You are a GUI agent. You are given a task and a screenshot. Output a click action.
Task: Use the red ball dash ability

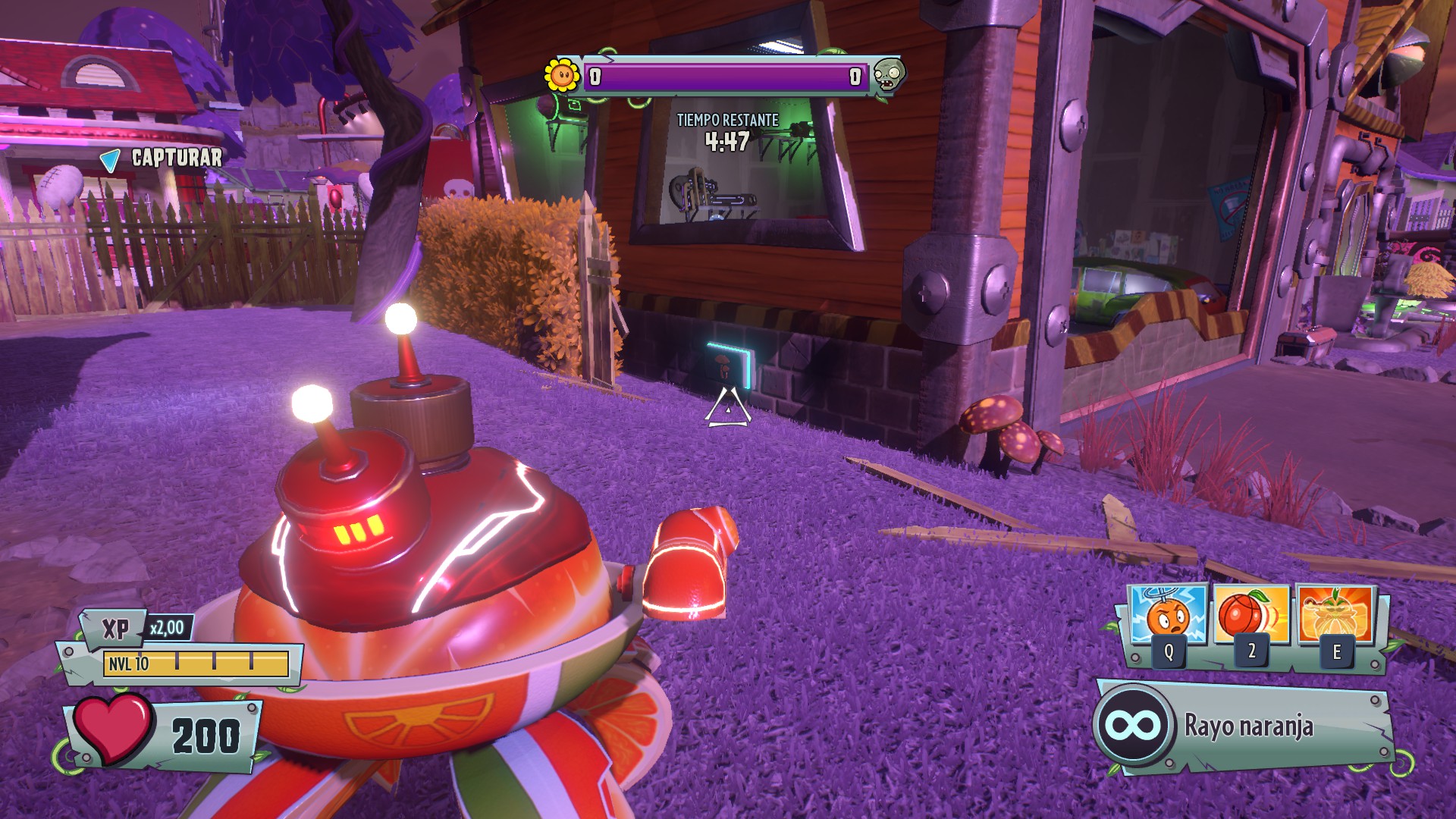(x=1251, y=616)
